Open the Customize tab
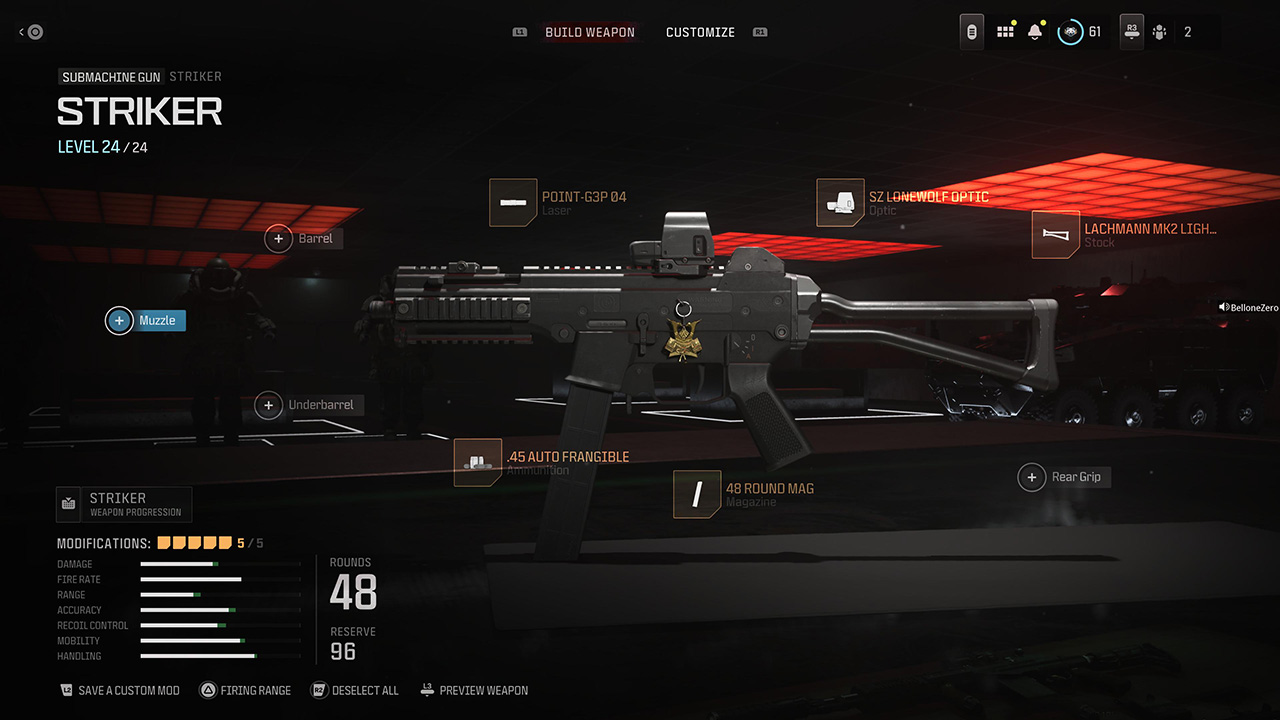 pyautogui.click(x=700, y=32)
